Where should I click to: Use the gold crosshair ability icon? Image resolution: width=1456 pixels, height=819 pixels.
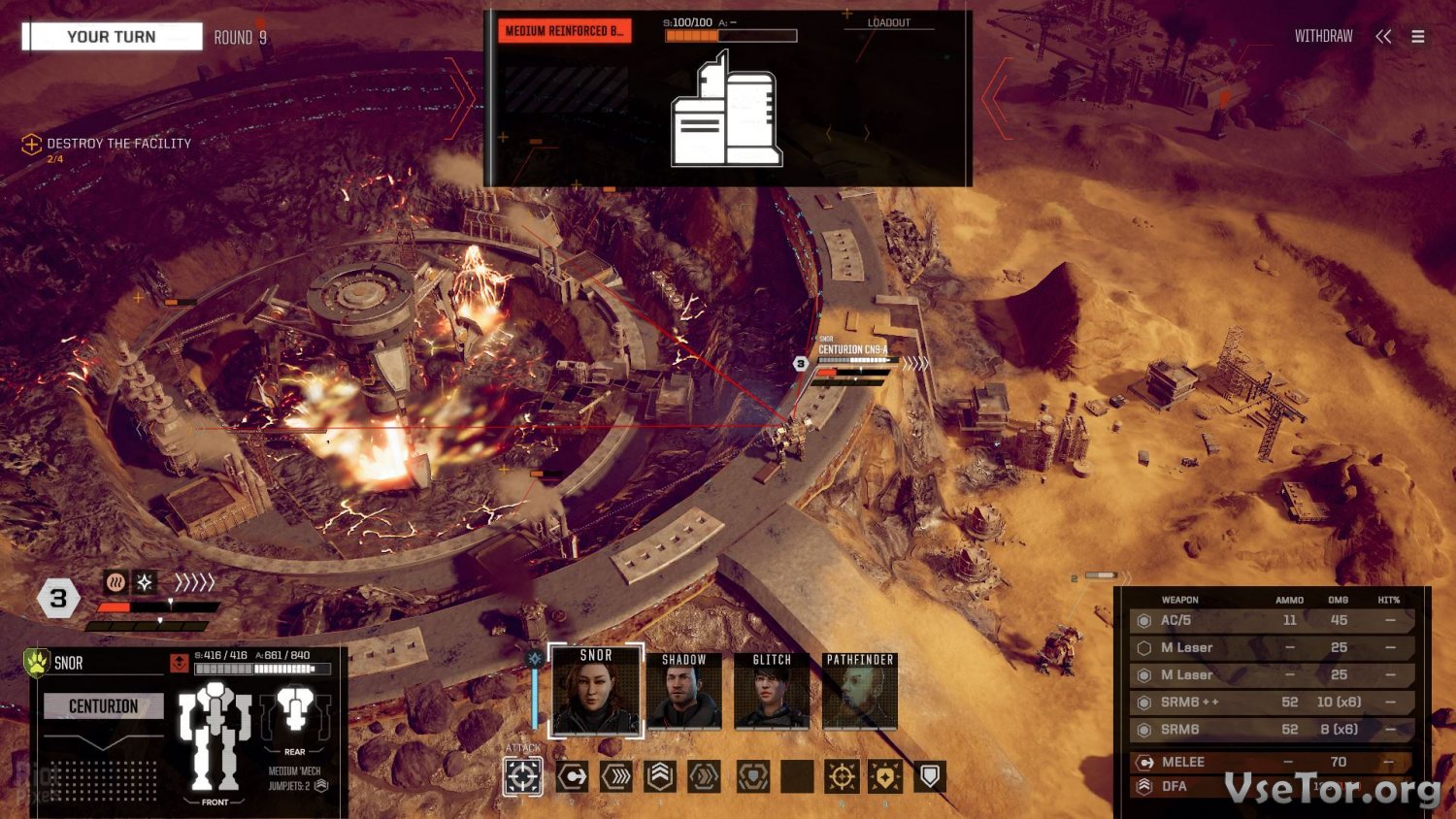coord(842,776)
